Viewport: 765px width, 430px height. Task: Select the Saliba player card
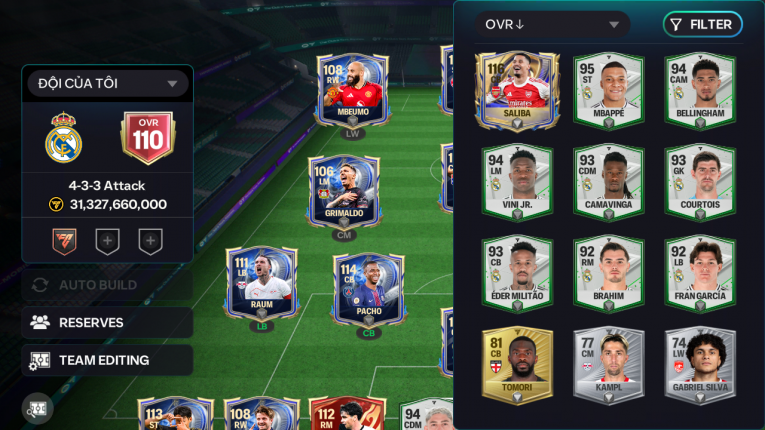(517, 90)
